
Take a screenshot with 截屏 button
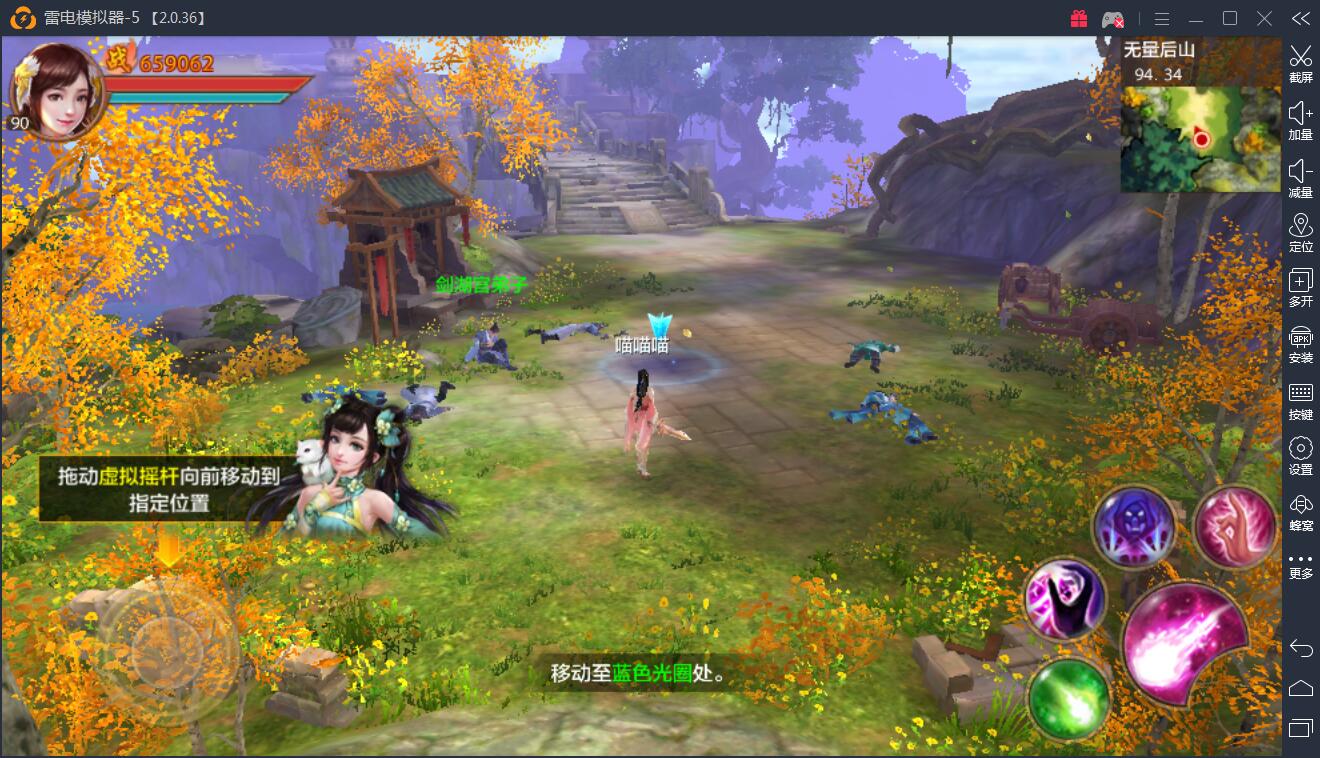(x=1300, y=63)
